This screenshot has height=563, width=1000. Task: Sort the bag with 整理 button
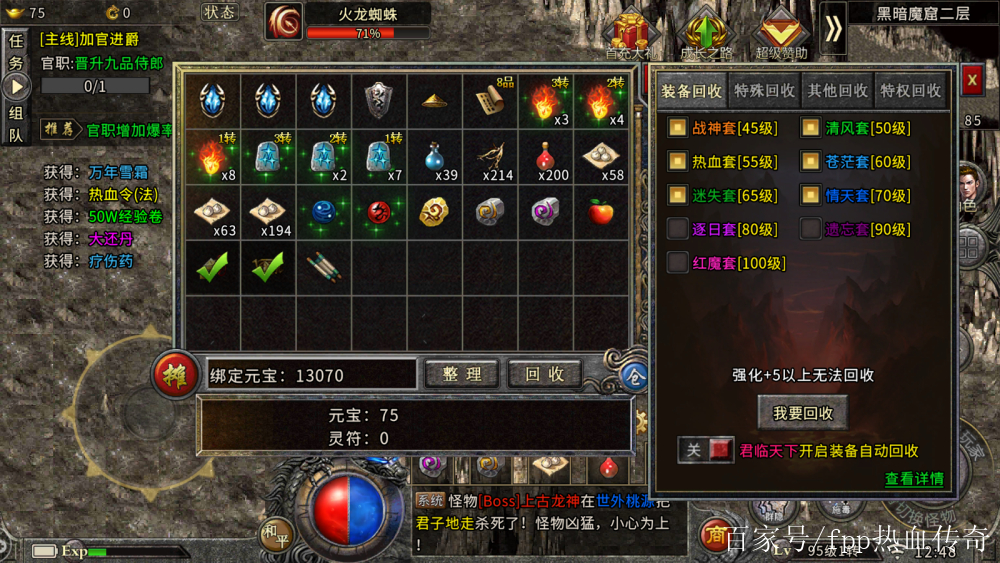(x=462, y=374)
